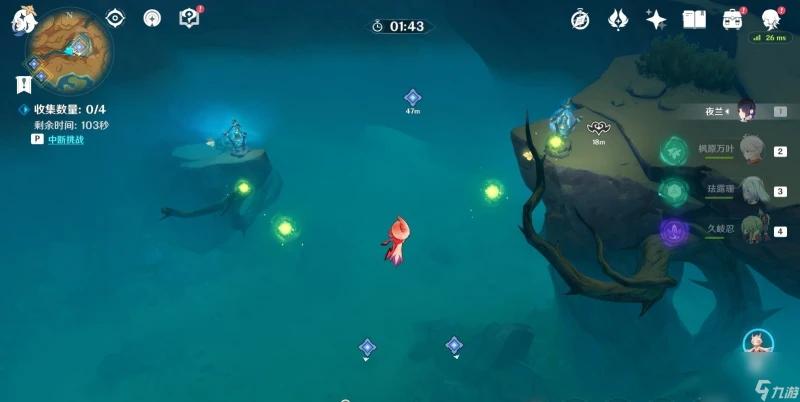Use the round gadget icon with character

point(758,345)
